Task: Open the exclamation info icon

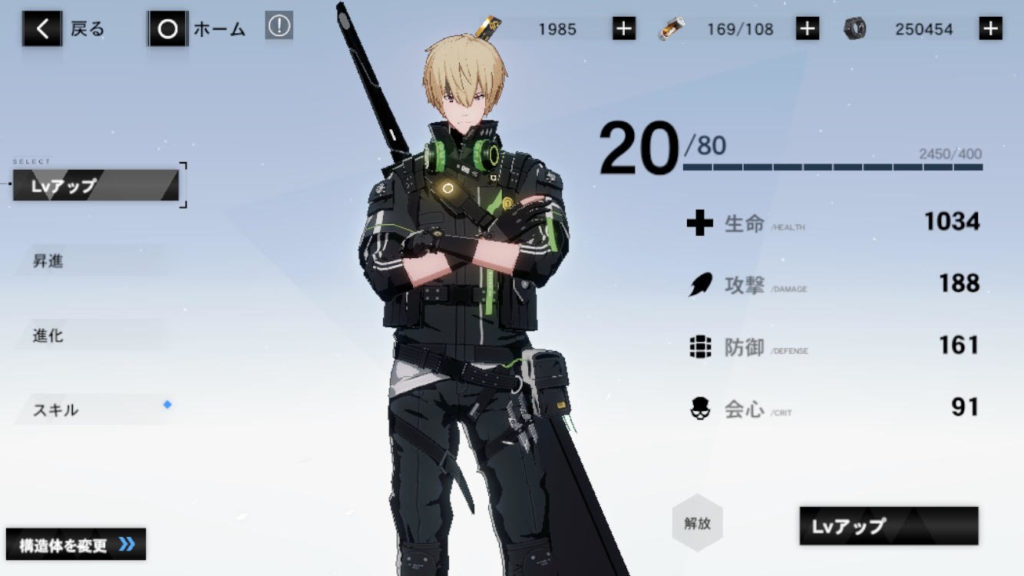Action: click(279, 27)
